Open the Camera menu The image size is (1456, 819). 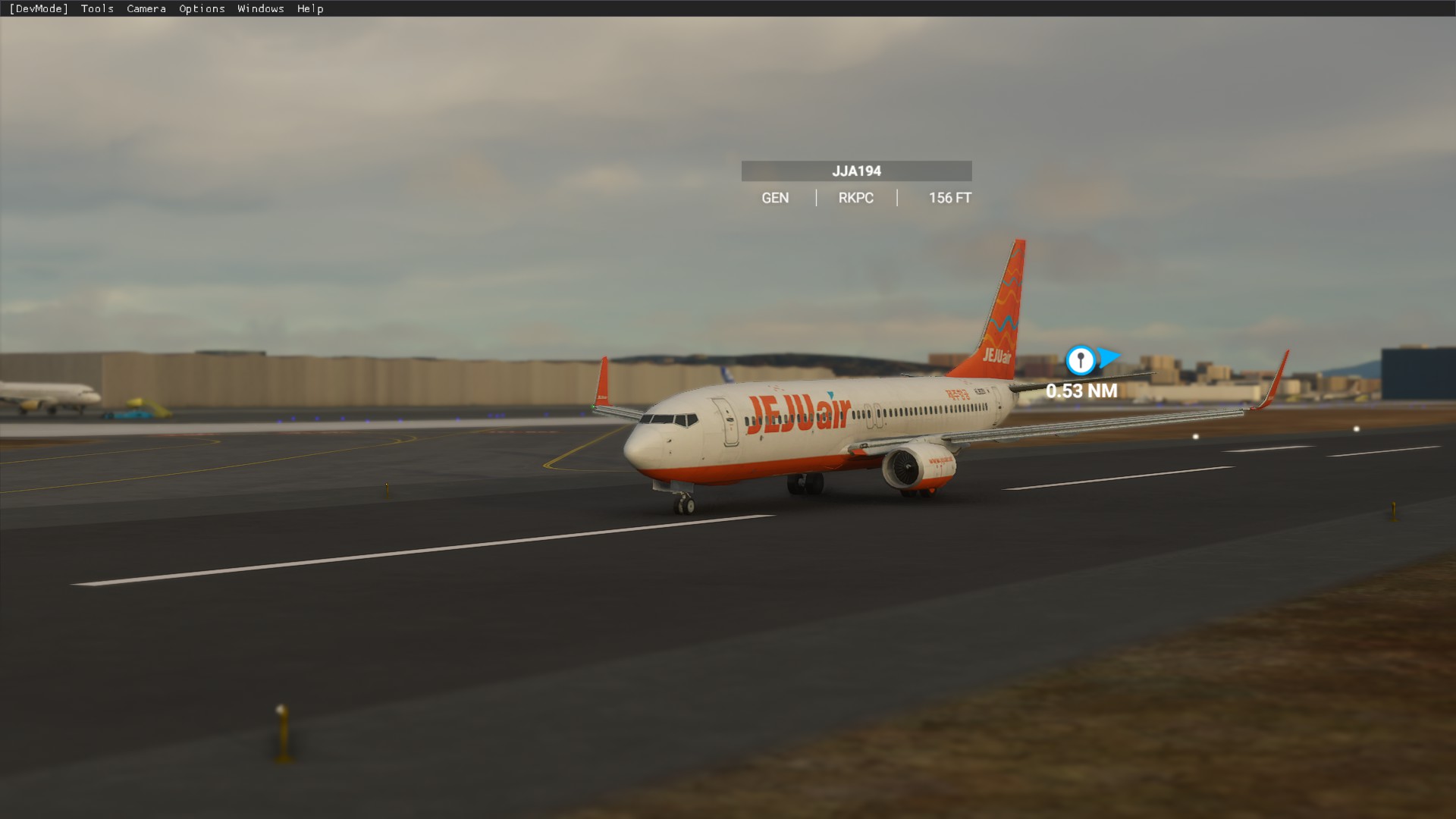[x=146, y=8]
